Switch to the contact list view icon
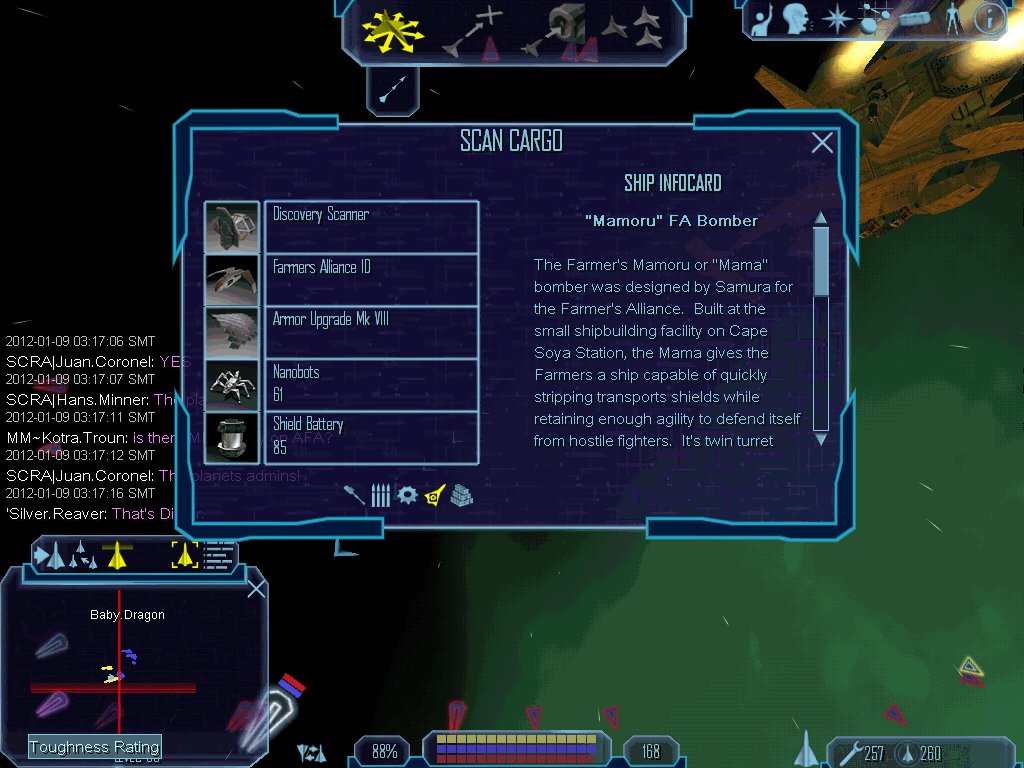Screen dimensions: 1024x768 [219, 555]
